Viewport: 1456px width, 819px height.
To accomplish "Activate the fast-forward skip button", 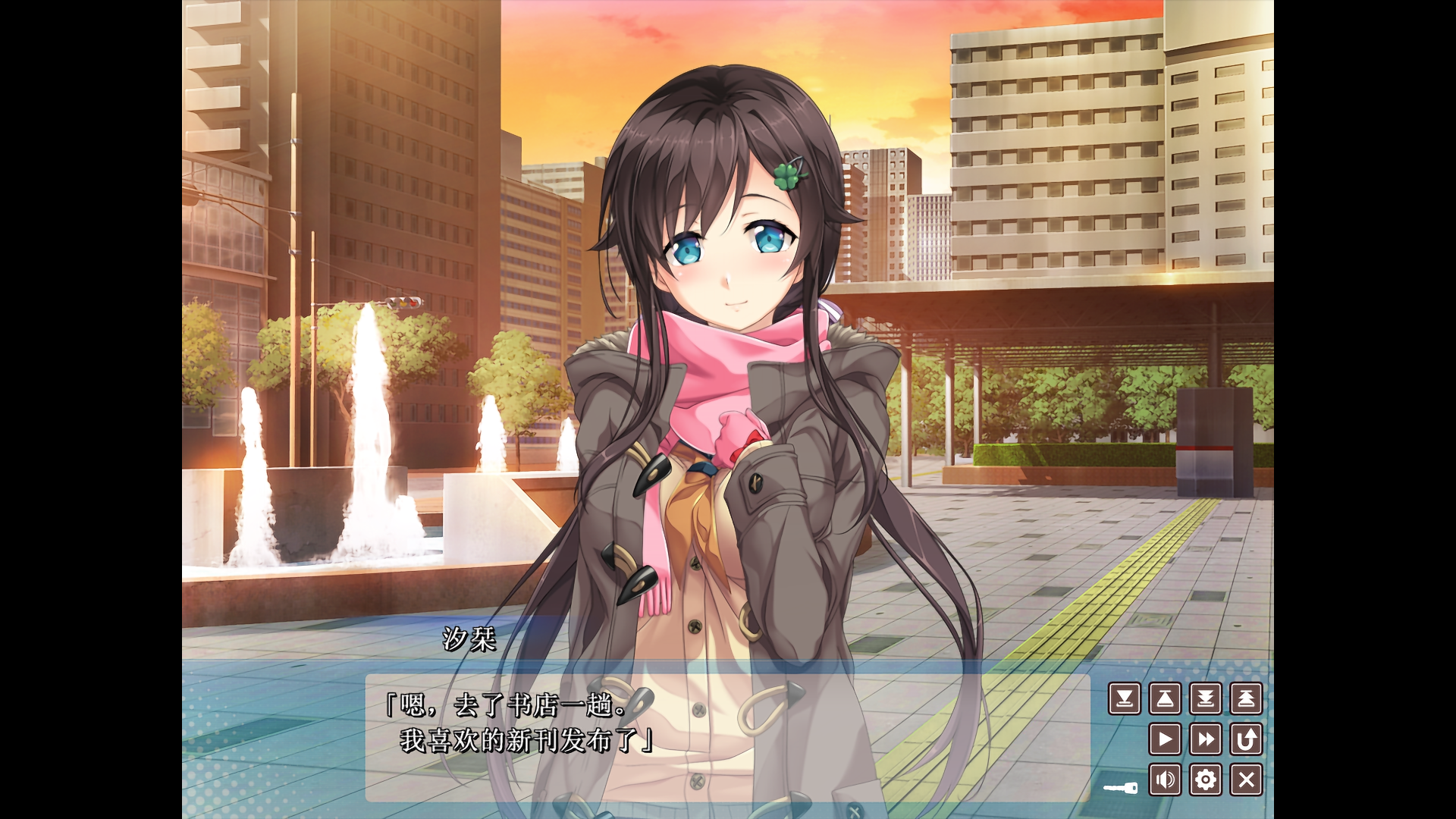I will coord(1206,739).
